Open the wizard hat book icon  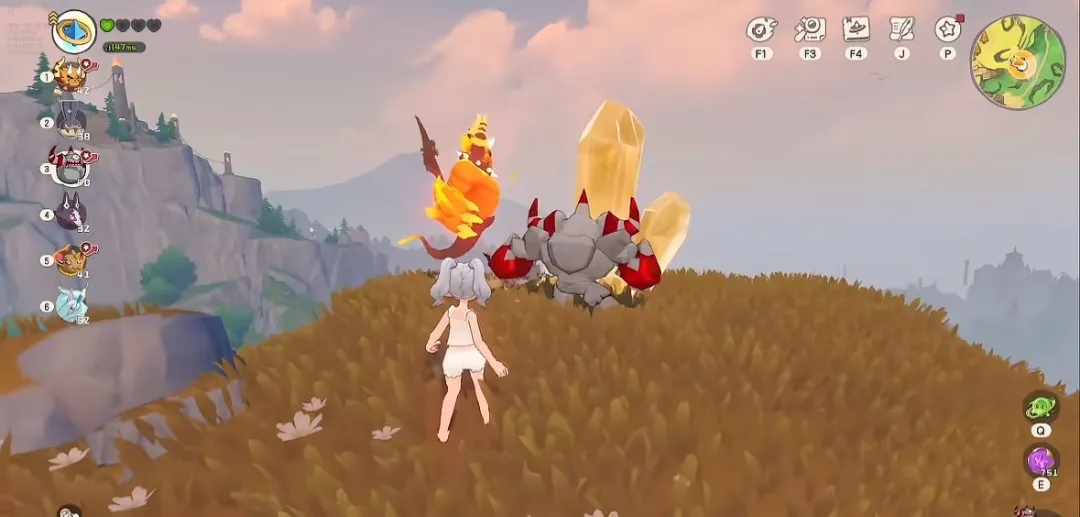coord(856,29)
